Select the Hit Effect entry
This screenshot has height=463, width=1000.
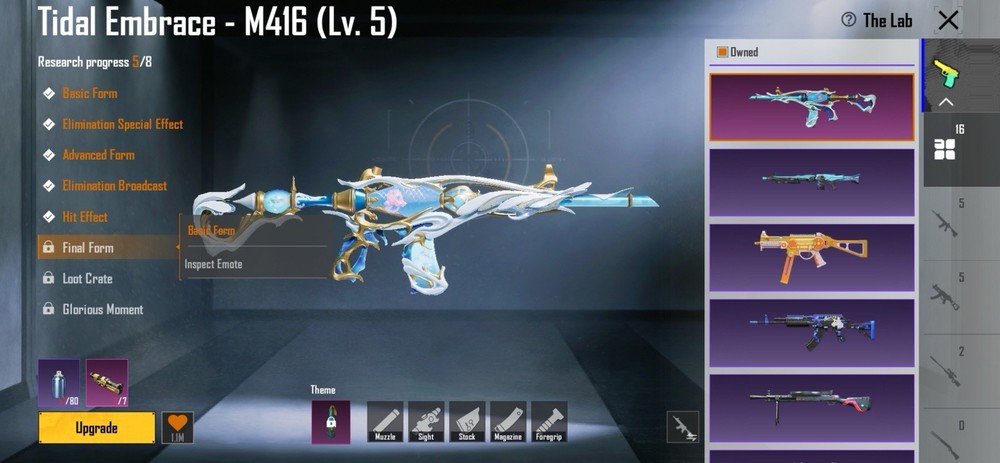coord(85,217)
